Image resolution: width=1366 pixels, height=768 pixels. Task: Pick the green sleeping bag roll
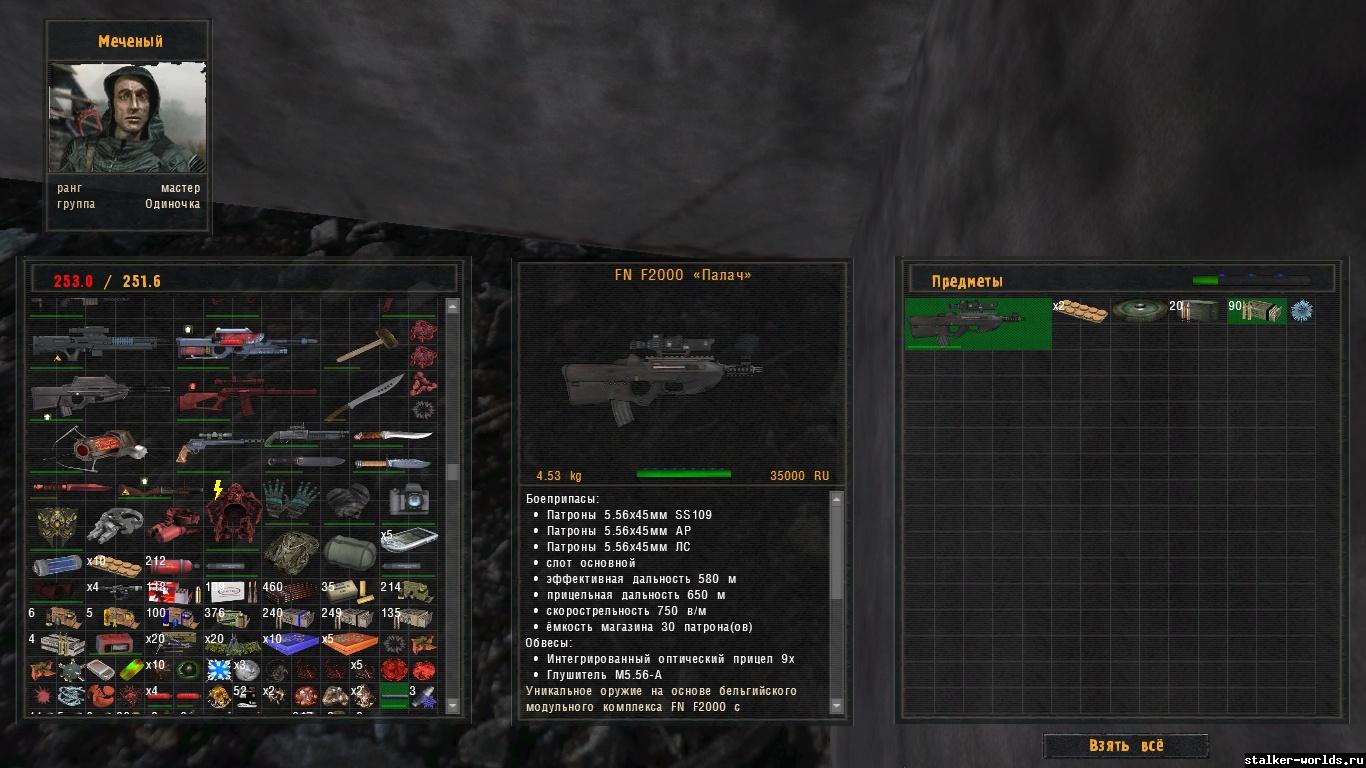349,548
